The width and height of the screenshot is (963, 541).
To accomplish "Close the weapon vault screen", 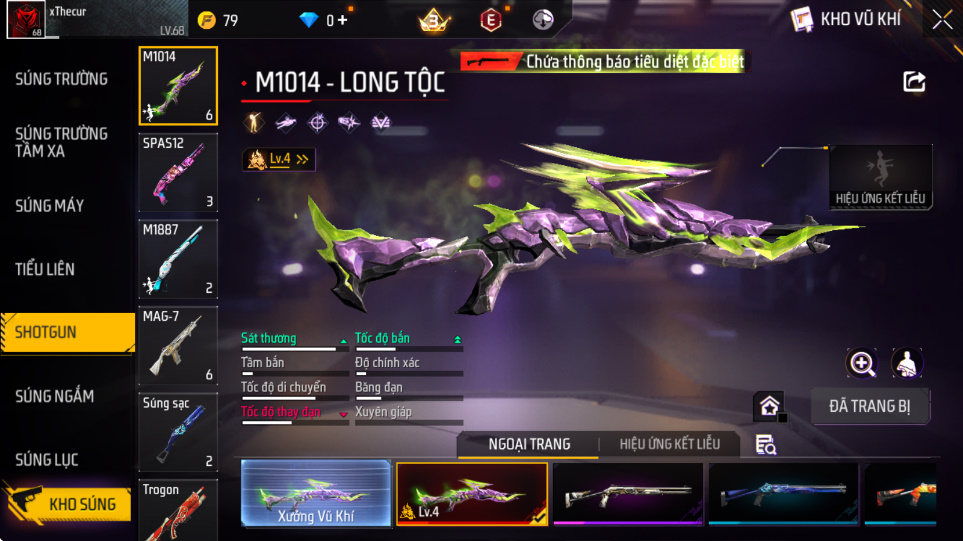I will [x=942, y=19].
